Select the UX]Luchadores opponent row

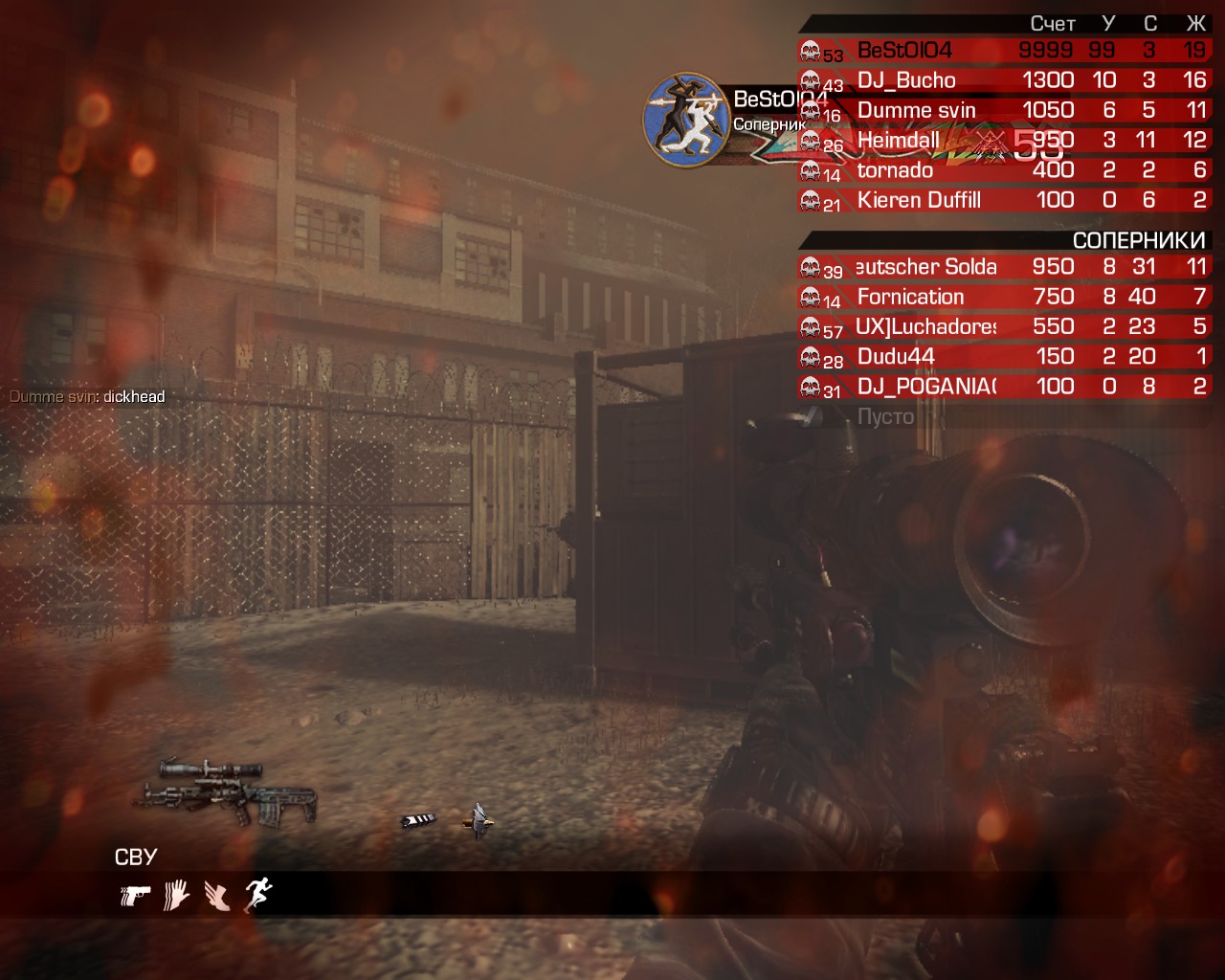1003,326
